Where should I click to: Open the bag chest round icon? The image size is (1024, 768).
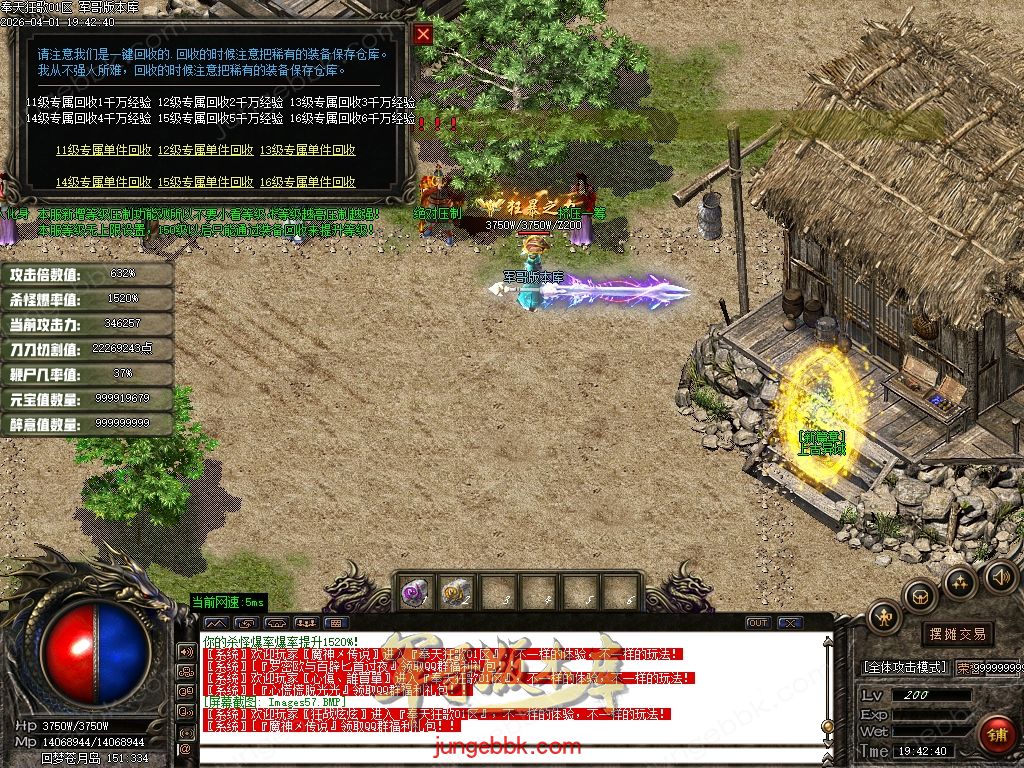pos(920,597)
